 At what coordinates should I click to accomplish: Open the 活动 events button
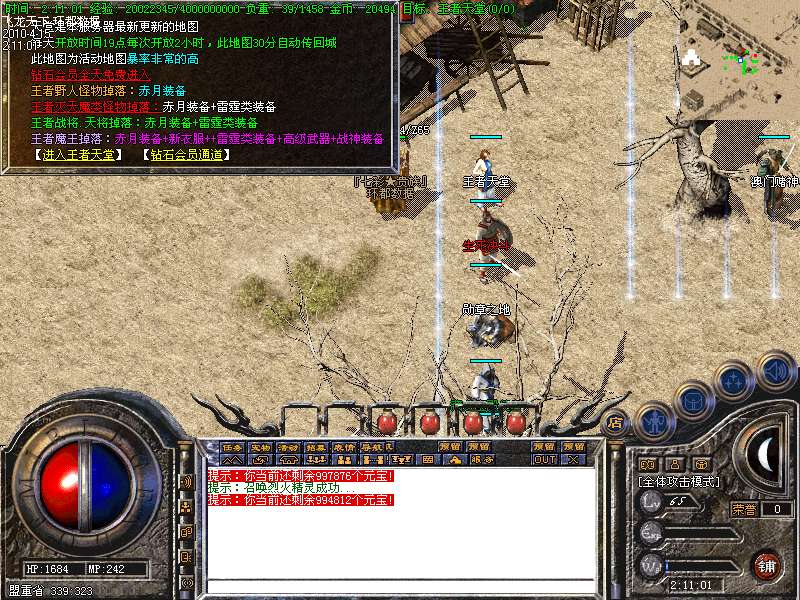(x=288, y=446)
